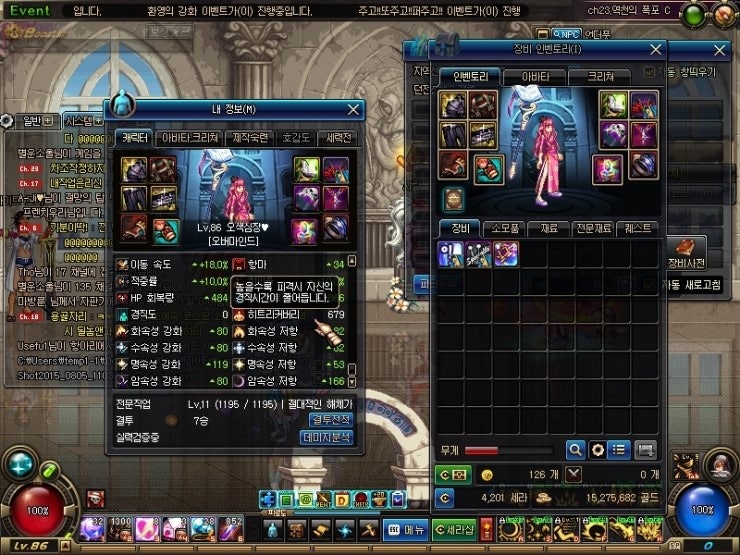Select the 재료 materials category
Image resolution: width=740 pixels, height=555 pixels.
click(548, 228)
